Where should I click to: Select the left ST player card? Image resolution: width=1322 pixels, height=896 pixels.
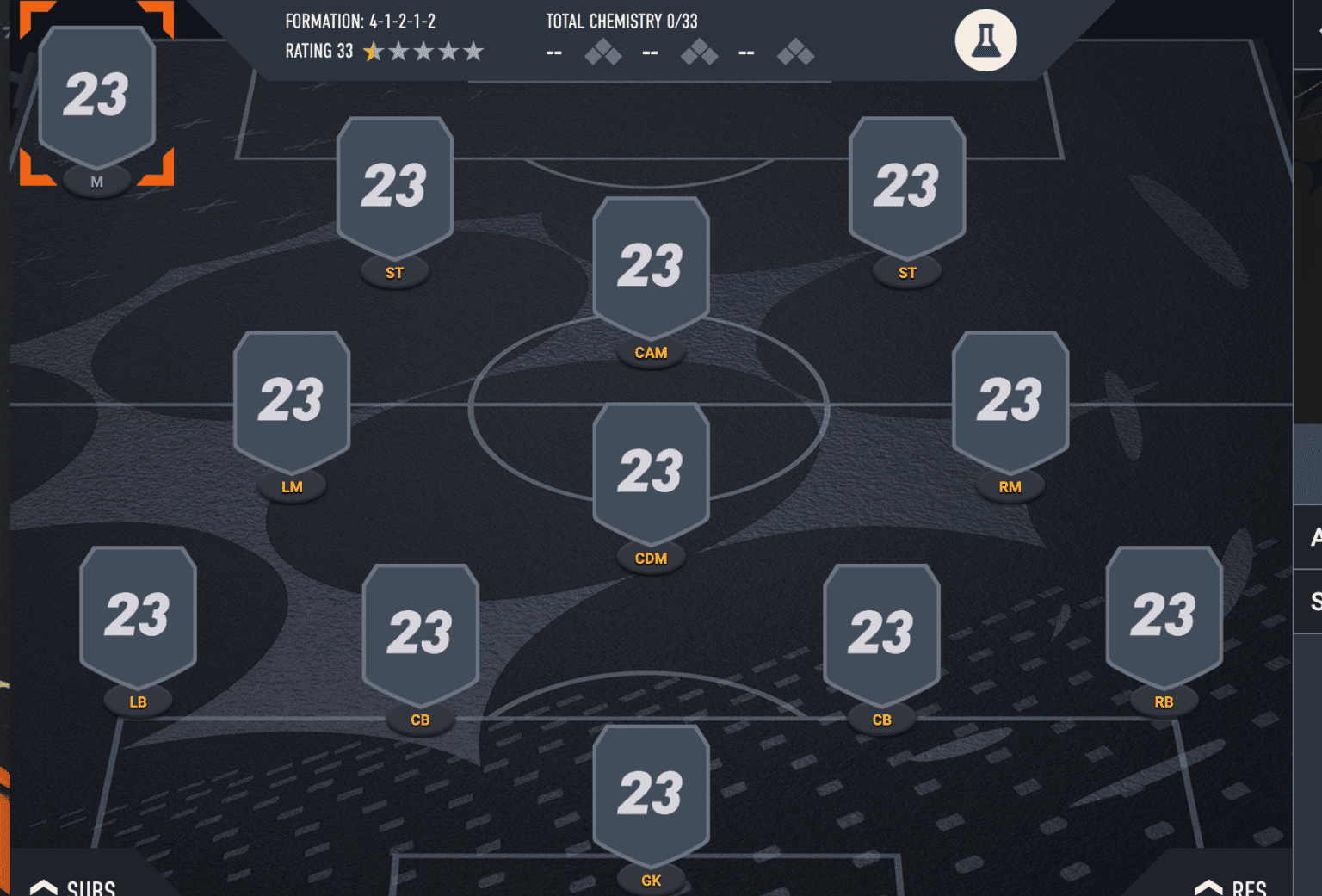(x=394, y=185)
